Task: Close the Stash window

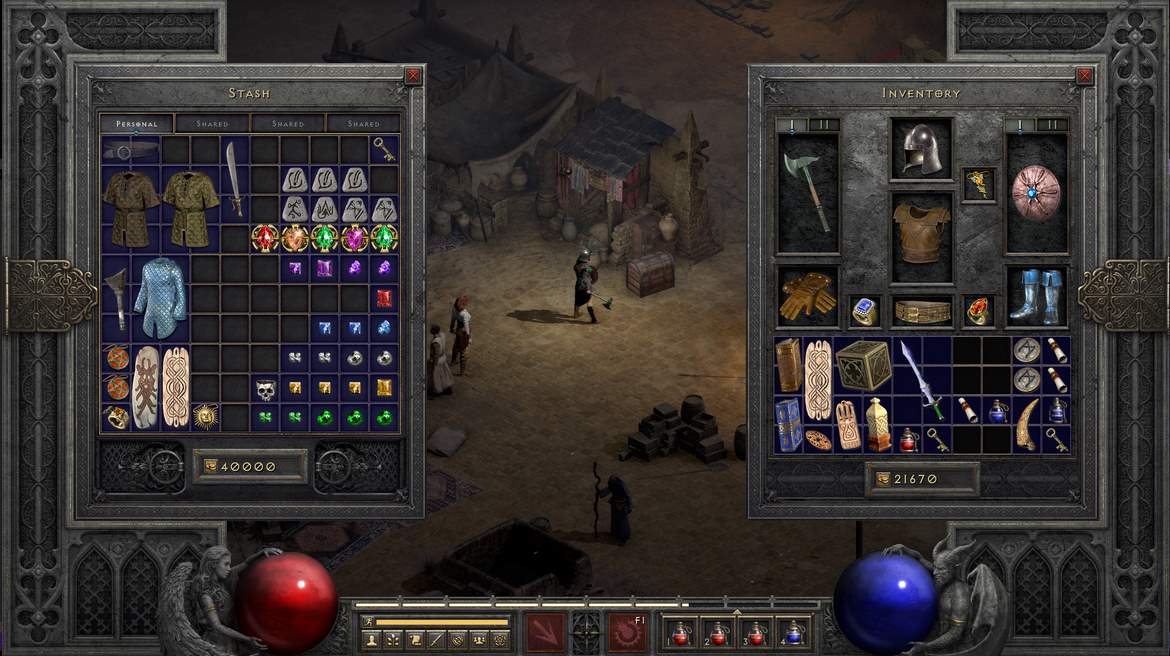Action: (x=413, y=76)
